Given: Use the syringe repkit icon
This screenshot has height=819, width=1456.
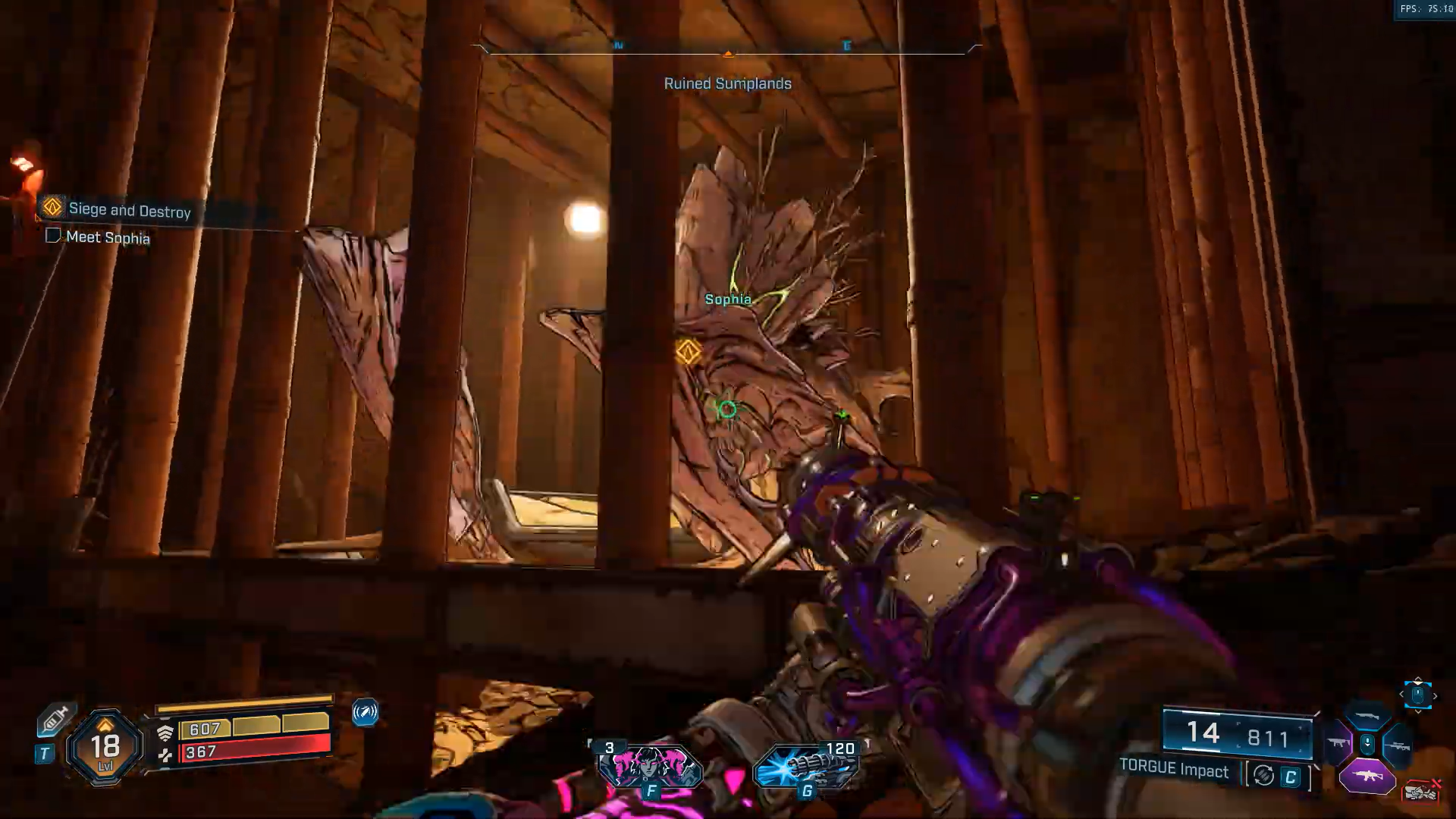Looking at the screenshot, I should 55,719.
